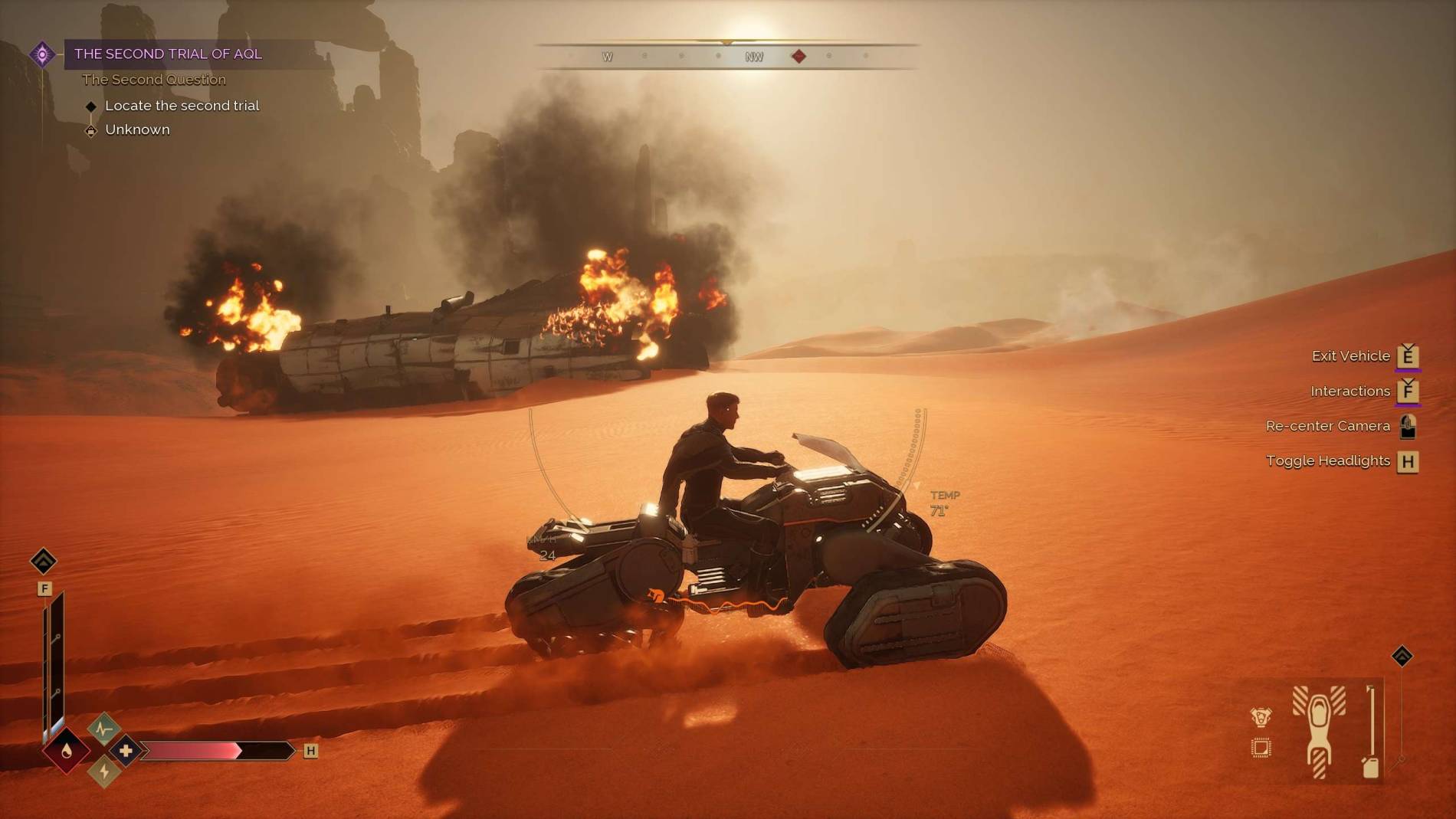Click the purple quest diamond icon
Screen dimensions: 1456x819
click(x=42, y=54)
